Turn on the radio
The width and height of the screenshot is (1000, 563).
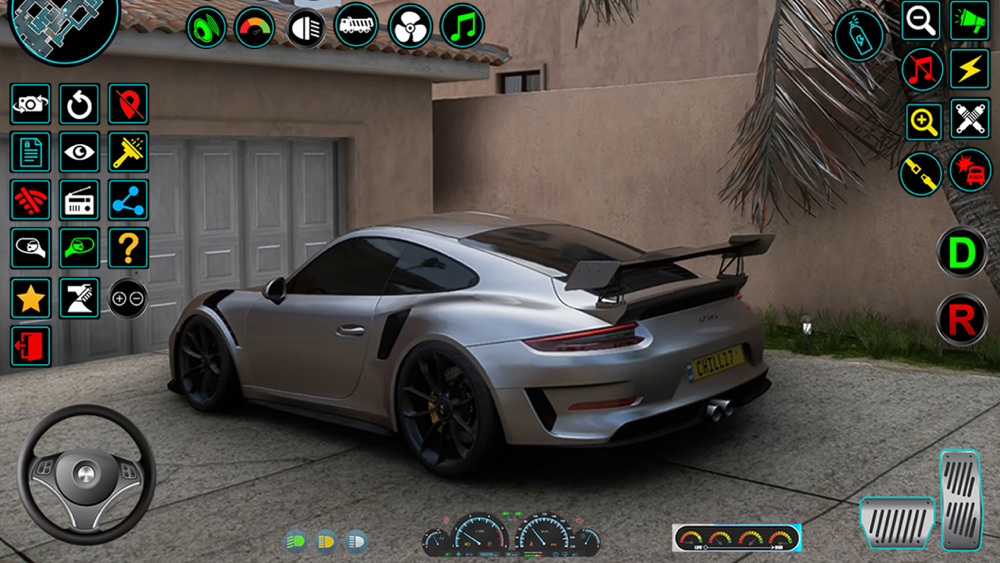coord(79,200)
